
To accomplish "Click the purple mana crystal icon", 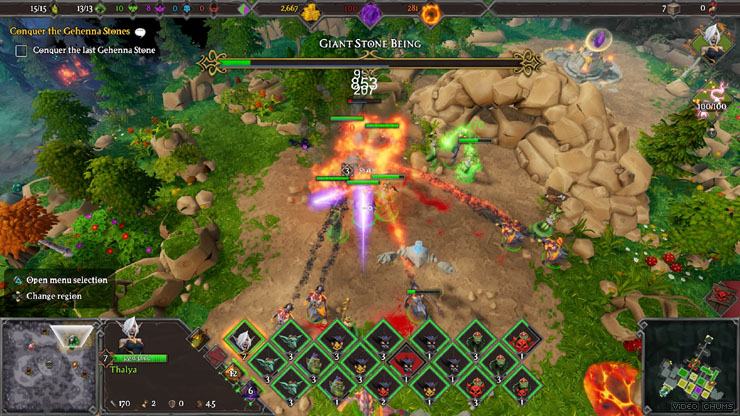I will pos(370,12).
